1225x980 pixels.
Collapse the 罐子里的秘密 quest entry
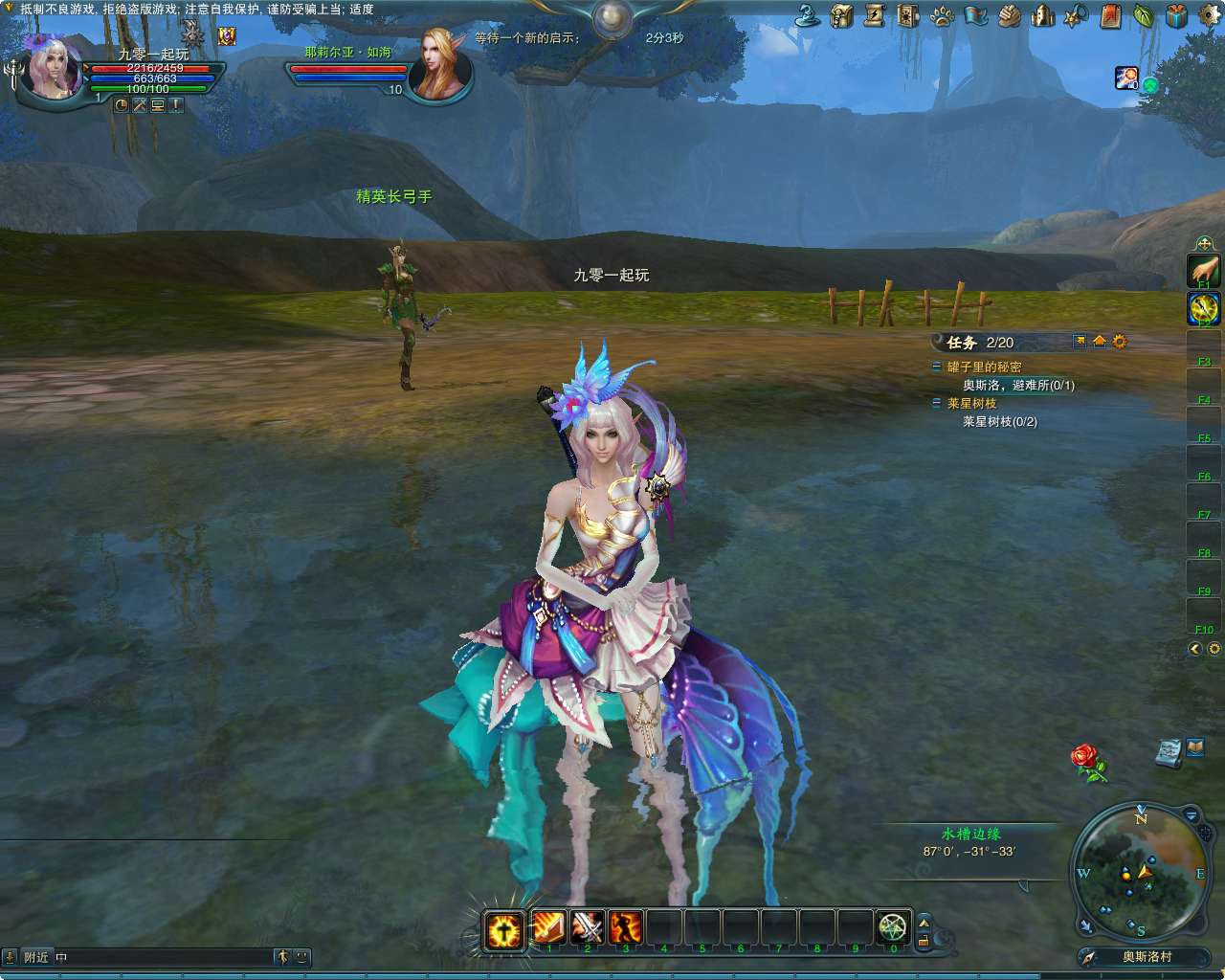pyautogui.click(x=937, y=366)
